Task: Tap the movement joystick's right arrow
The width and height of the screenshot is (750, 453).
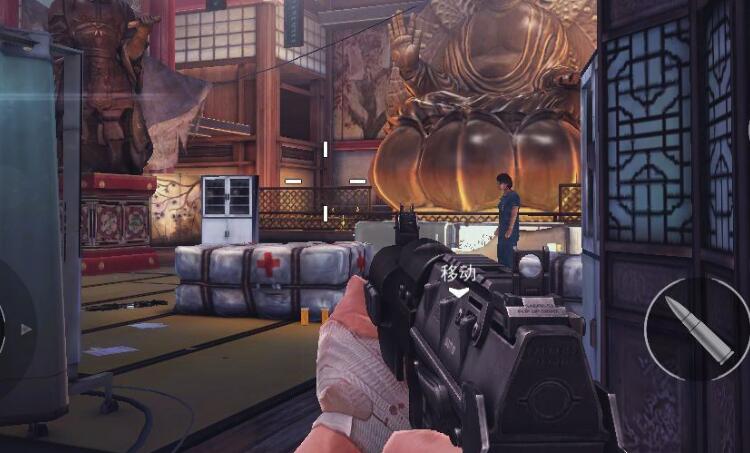Action: coord(26,329)
